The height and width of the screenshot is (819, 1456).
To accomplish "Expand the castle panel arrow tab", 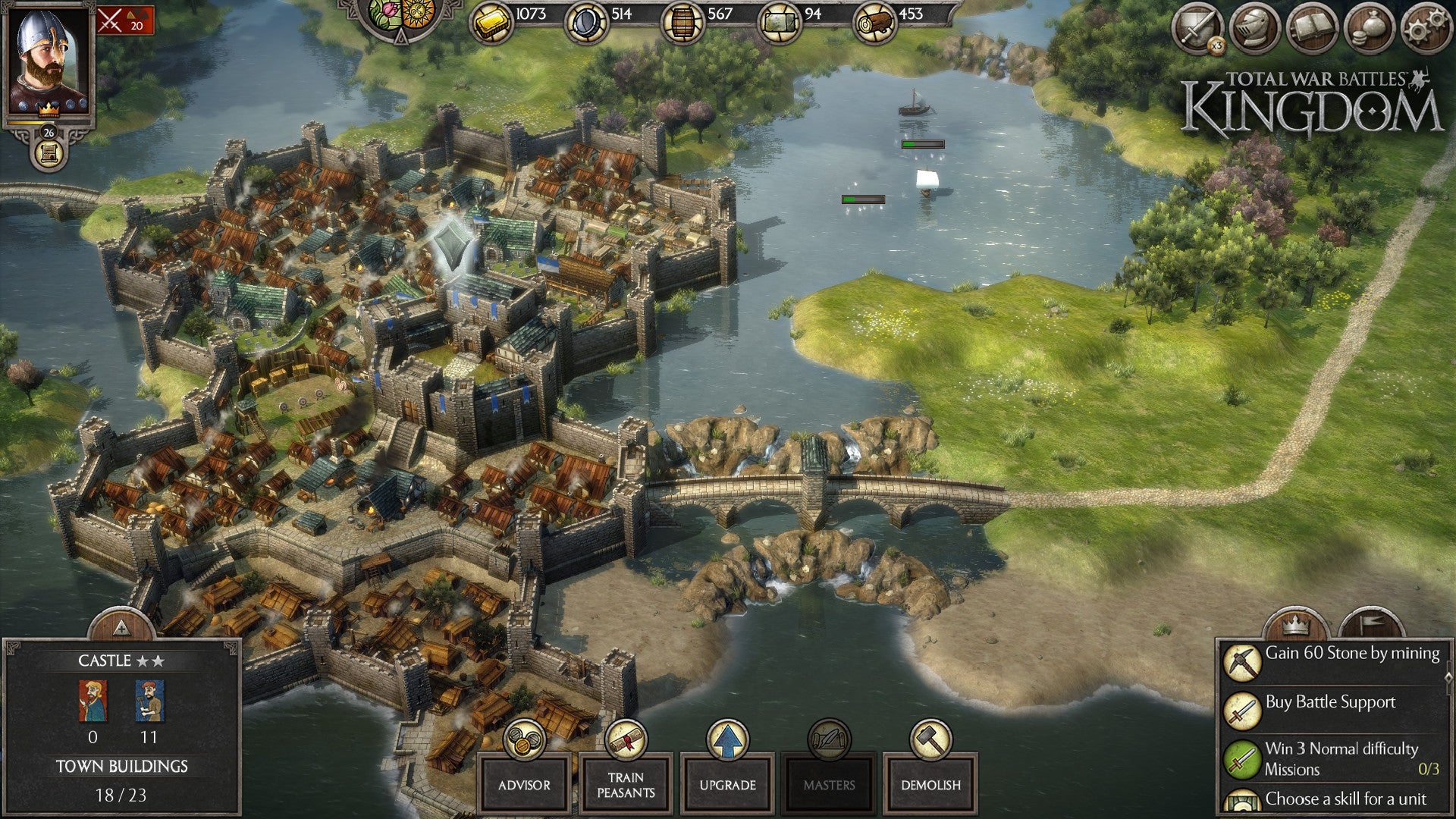I will tap(121, 626).
